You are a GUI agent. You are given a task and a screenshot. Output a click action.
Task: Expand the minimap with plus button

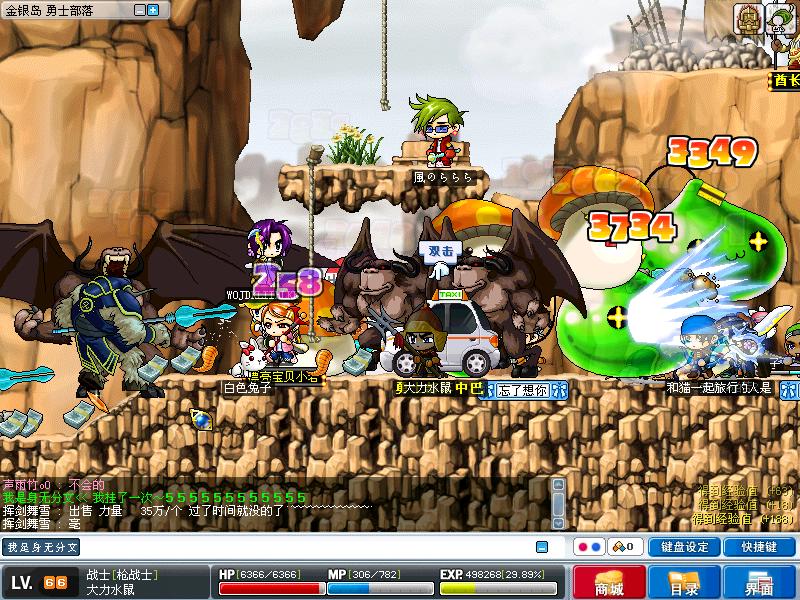click(153, 10)
